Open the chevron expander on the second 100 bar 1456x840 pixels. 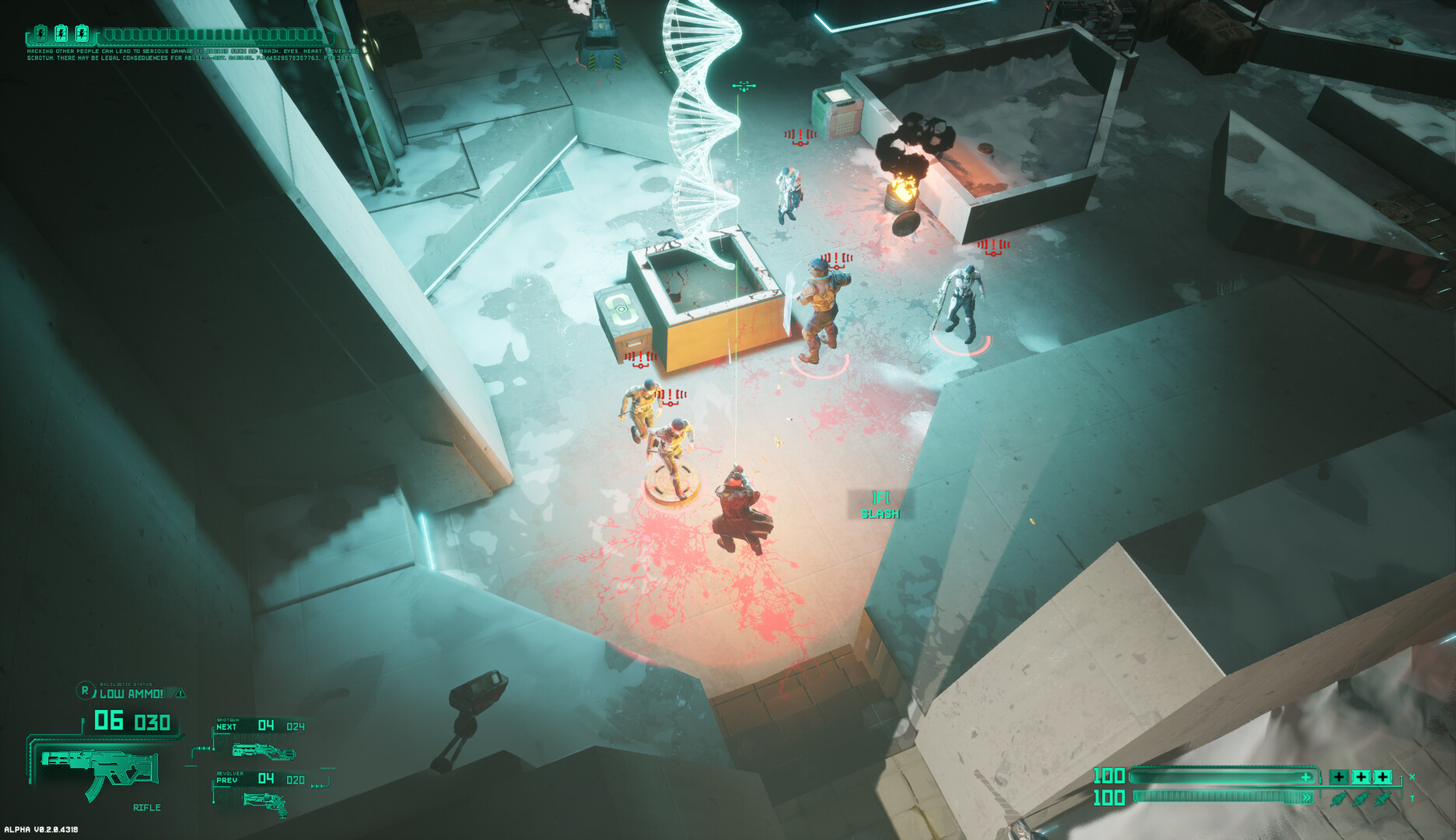[x=1307, y=797]
